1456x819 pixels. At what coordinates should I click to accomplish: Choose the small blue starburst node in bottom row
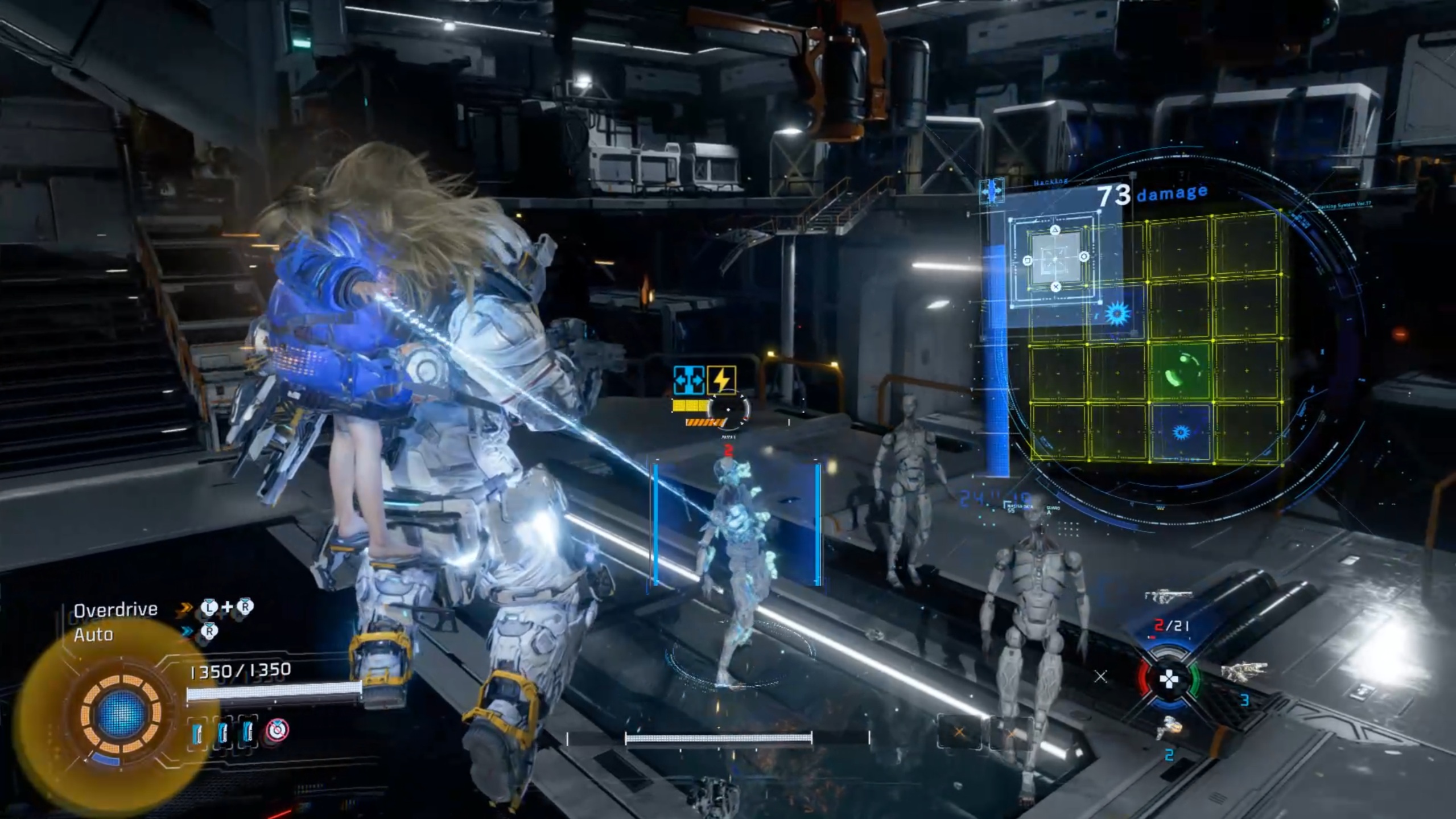1181,433
